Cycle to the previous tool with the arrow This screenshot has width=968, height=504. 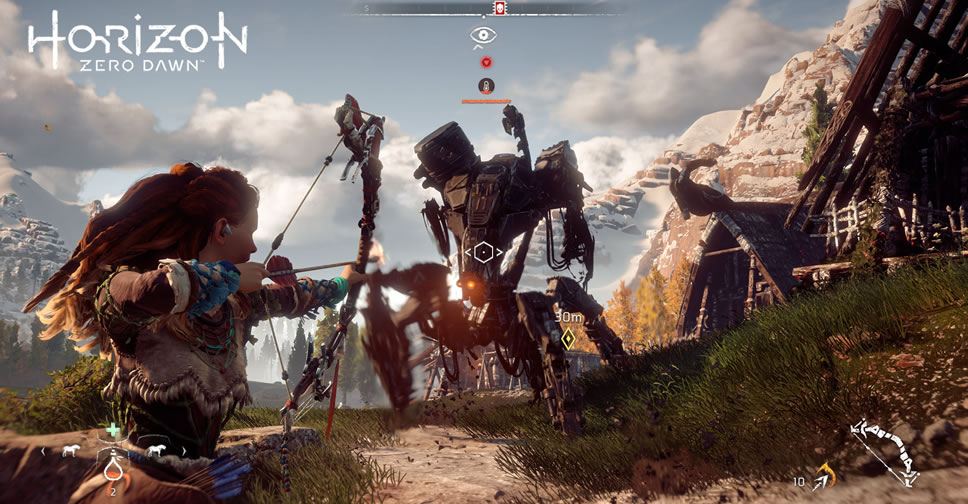tap(42, 451)
